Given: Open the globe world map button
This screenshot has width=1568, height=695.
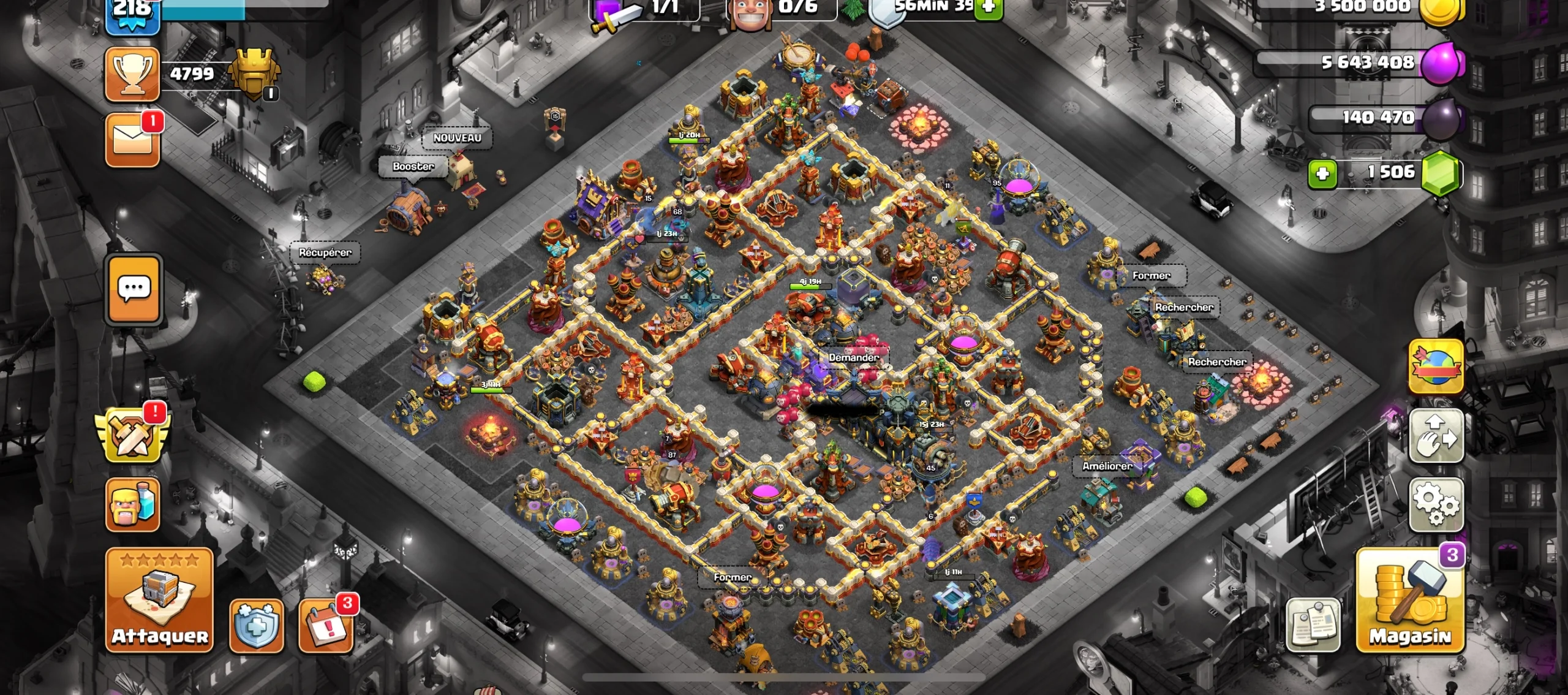Looking at the screenshot, I should tap(1436, 366).
